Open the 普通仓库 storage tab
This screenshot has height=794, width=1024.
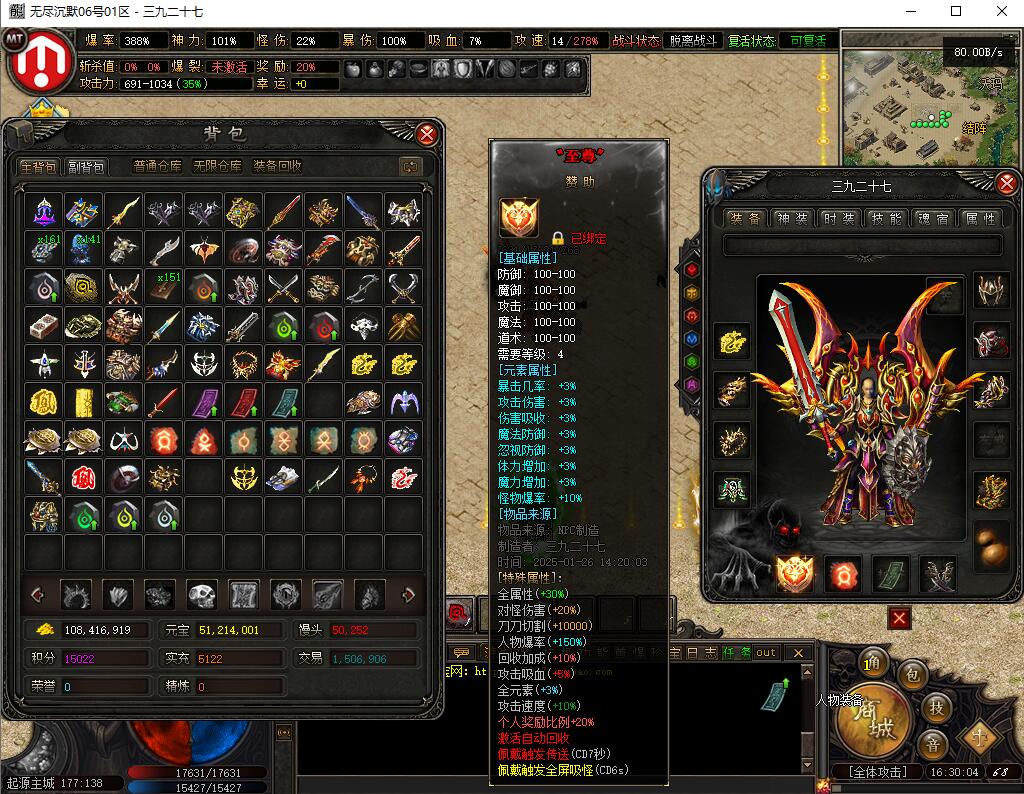coord(158,167)
